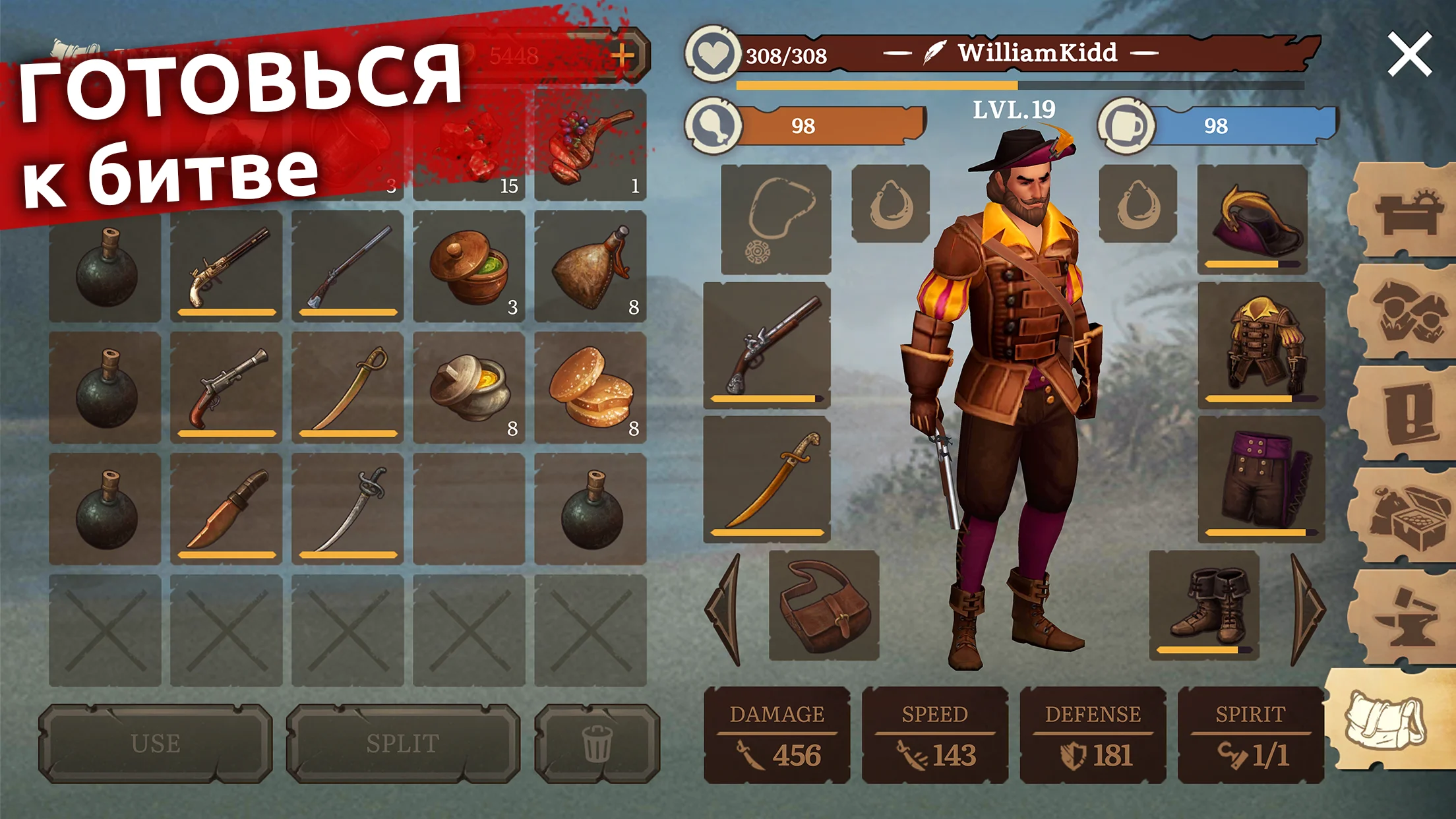Viewport: 1456px width, 819px height.
Task: Select the dagger in the inventory
Action: pos(226,508)
